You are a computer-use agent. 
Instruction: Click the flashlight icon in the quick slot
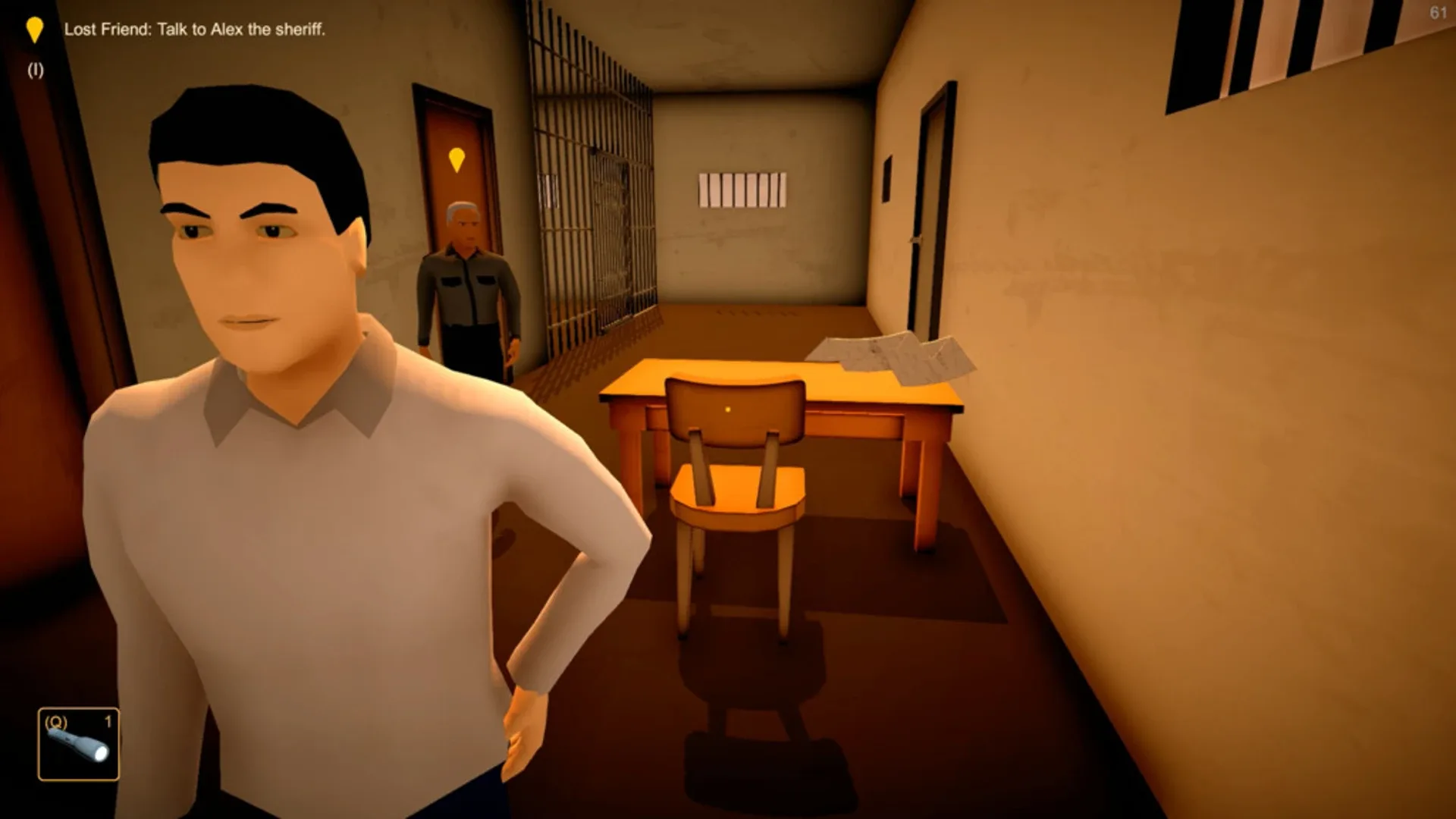pyautogui.click(x=80, y=747)
